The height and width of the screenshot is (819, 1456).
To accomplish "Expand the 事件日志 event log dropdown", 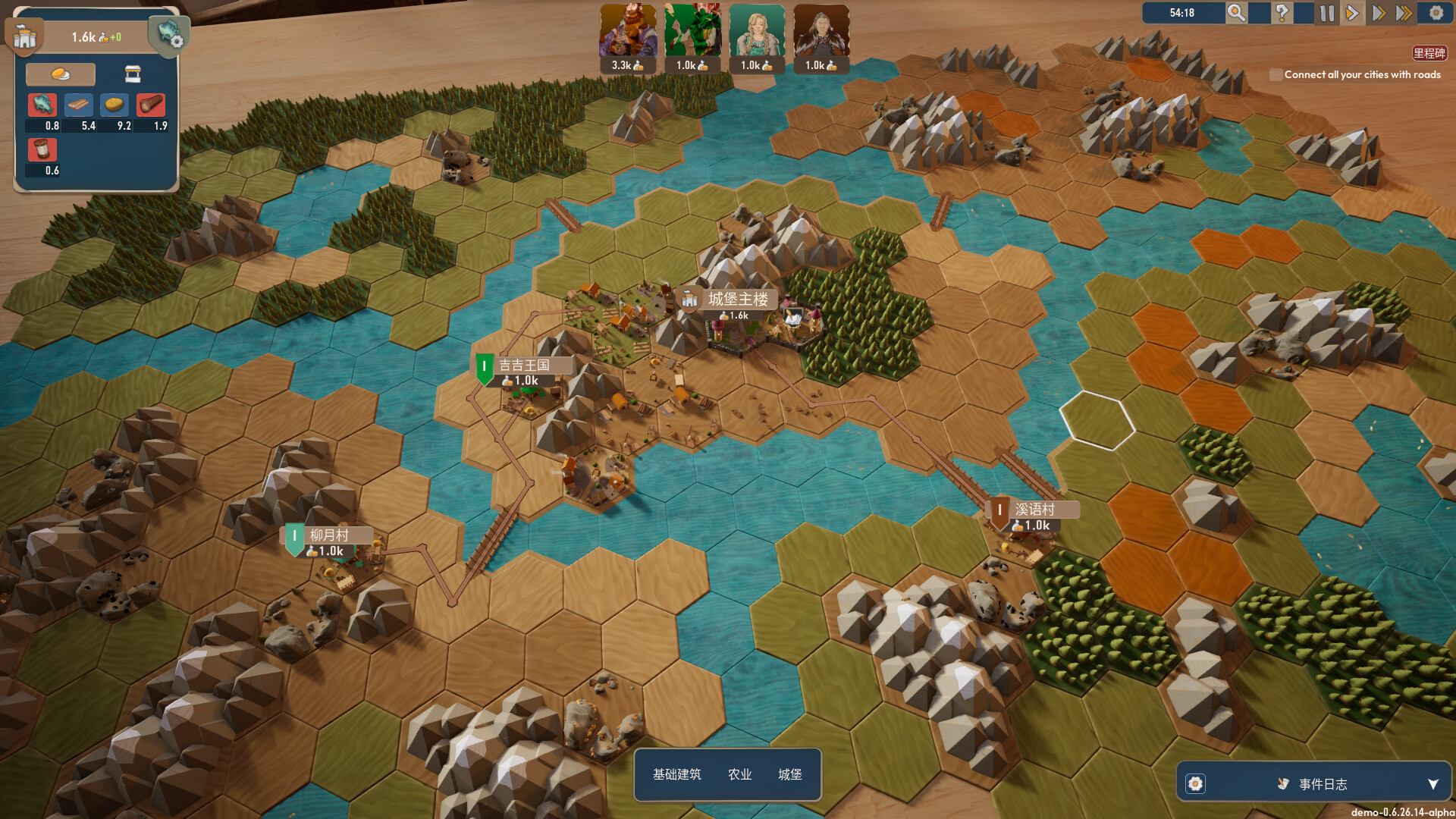I will click(1433, 785).
